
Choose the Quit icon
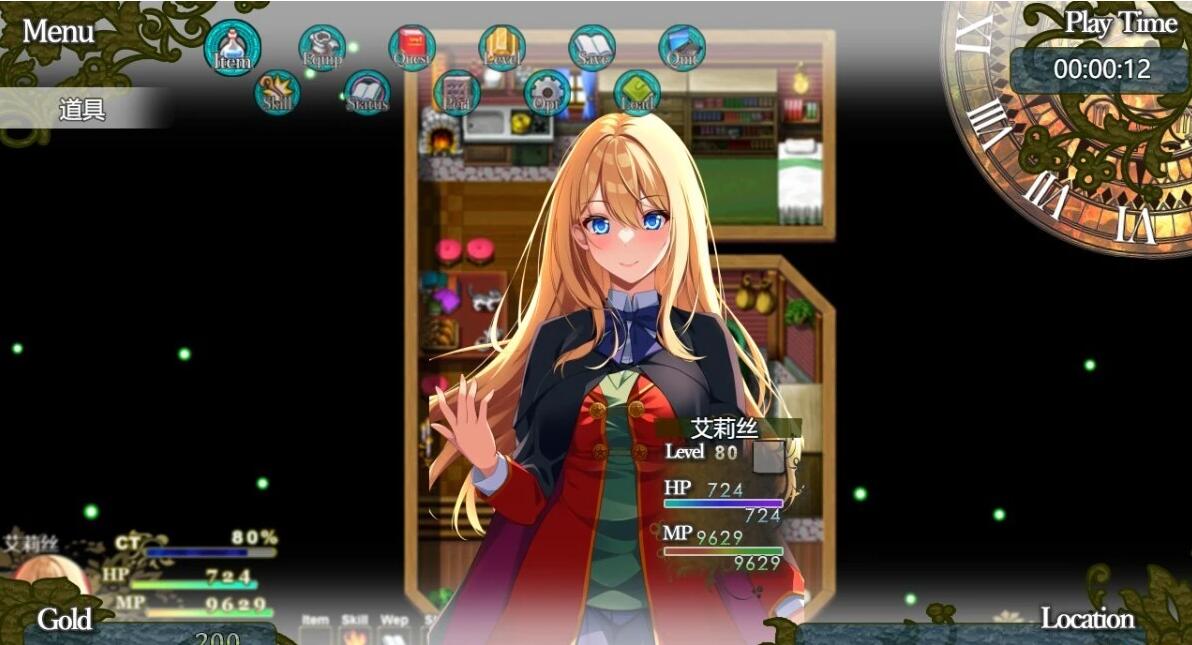coord(682,48)
